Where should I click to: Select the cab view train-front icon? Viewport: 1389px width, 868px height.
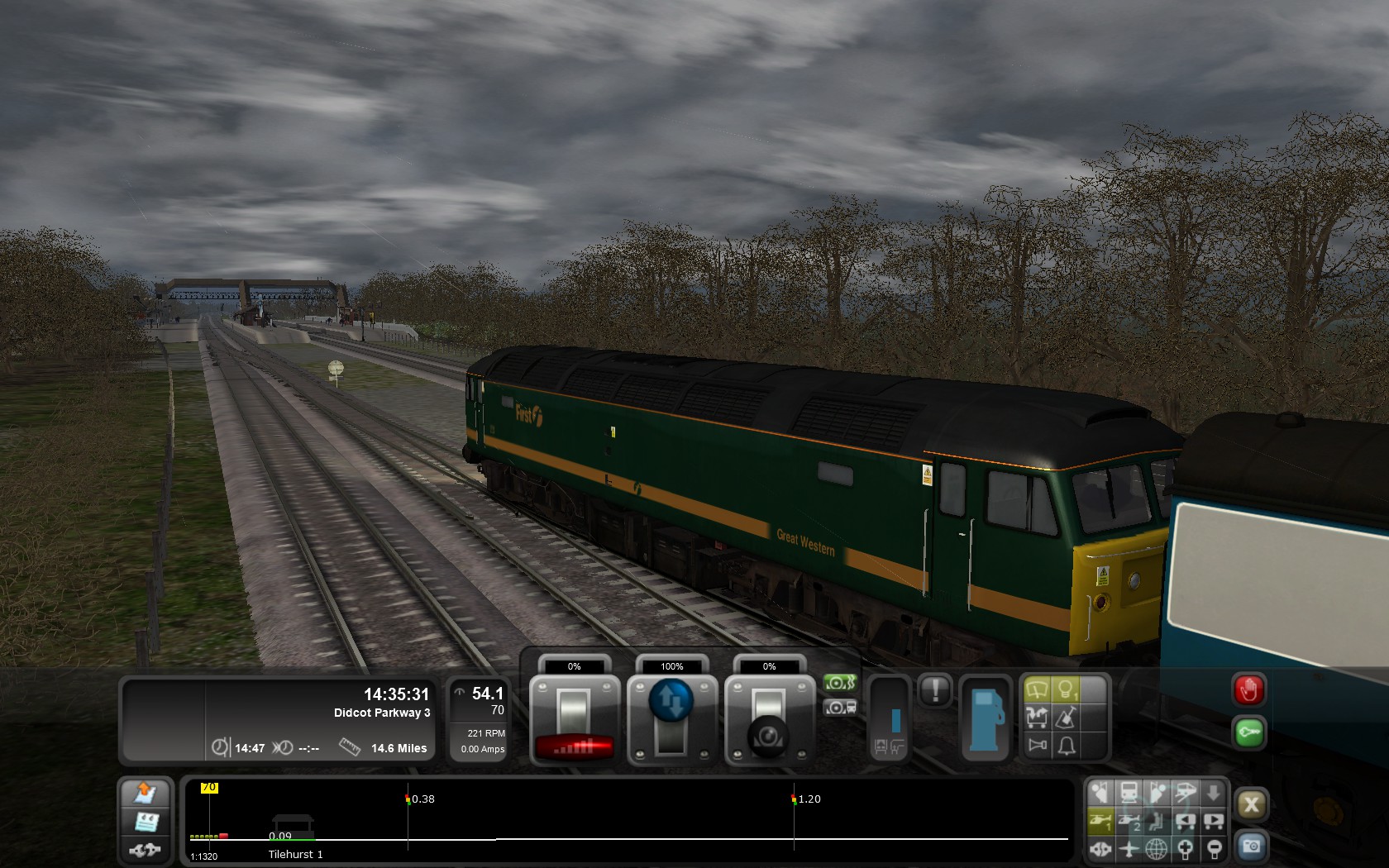pyautogui.click(x=1129, y=793)
